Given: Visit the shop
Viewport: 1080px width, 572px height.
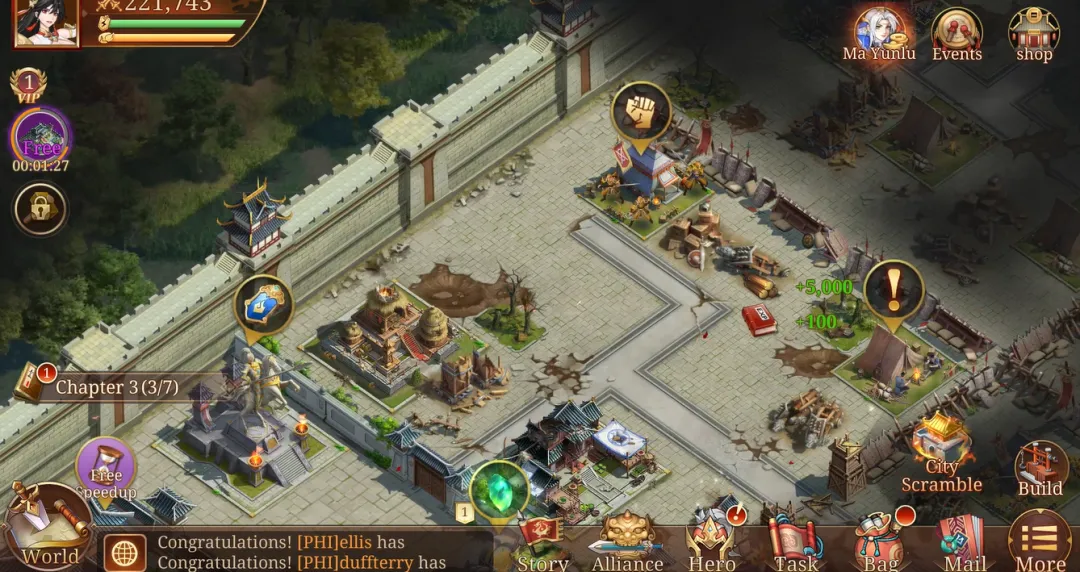Looking at the screenshot, I should 1034,35.
